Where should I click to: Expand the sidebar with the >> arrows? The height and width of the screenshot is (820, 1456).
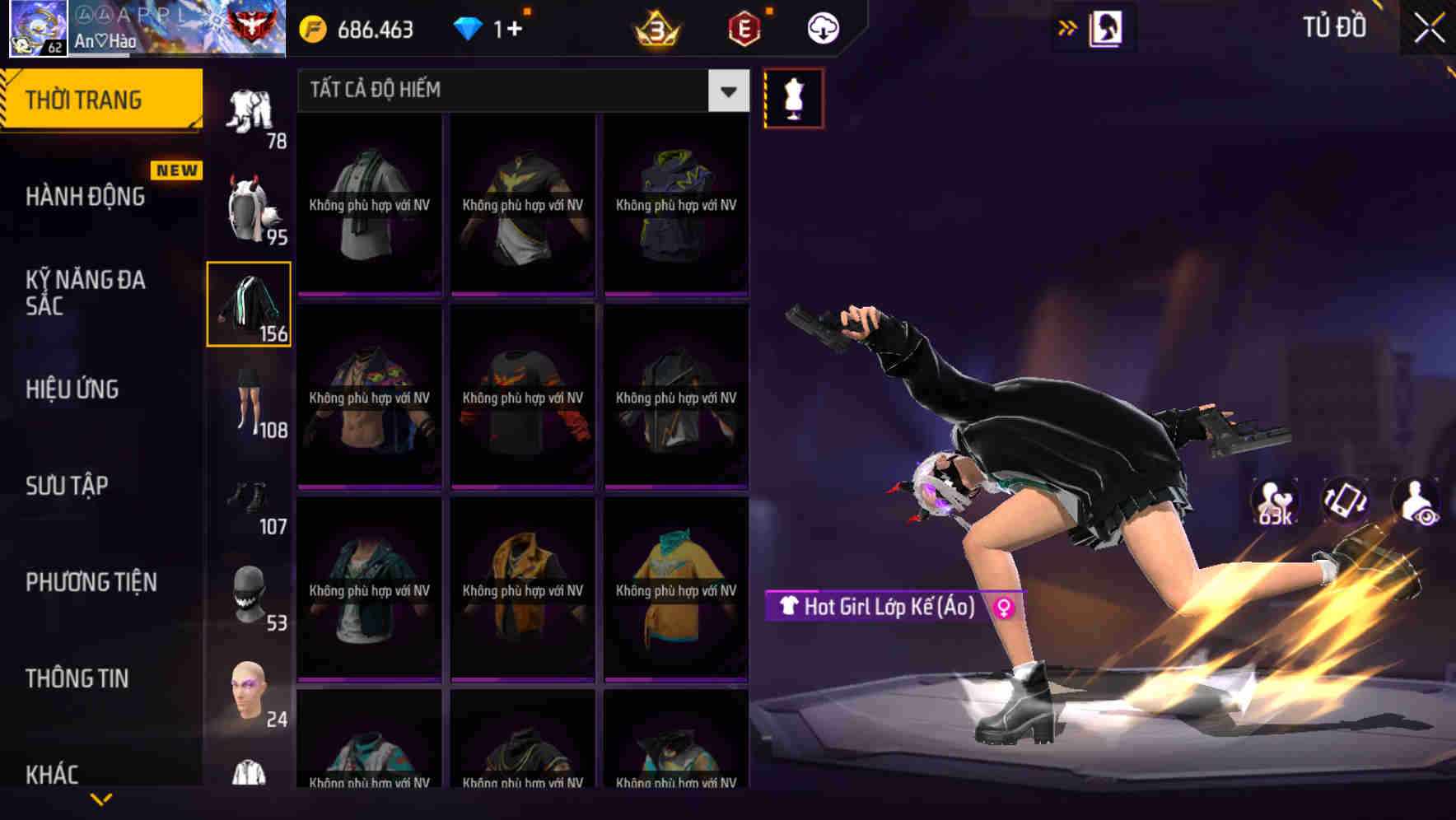pos(1068,26)
